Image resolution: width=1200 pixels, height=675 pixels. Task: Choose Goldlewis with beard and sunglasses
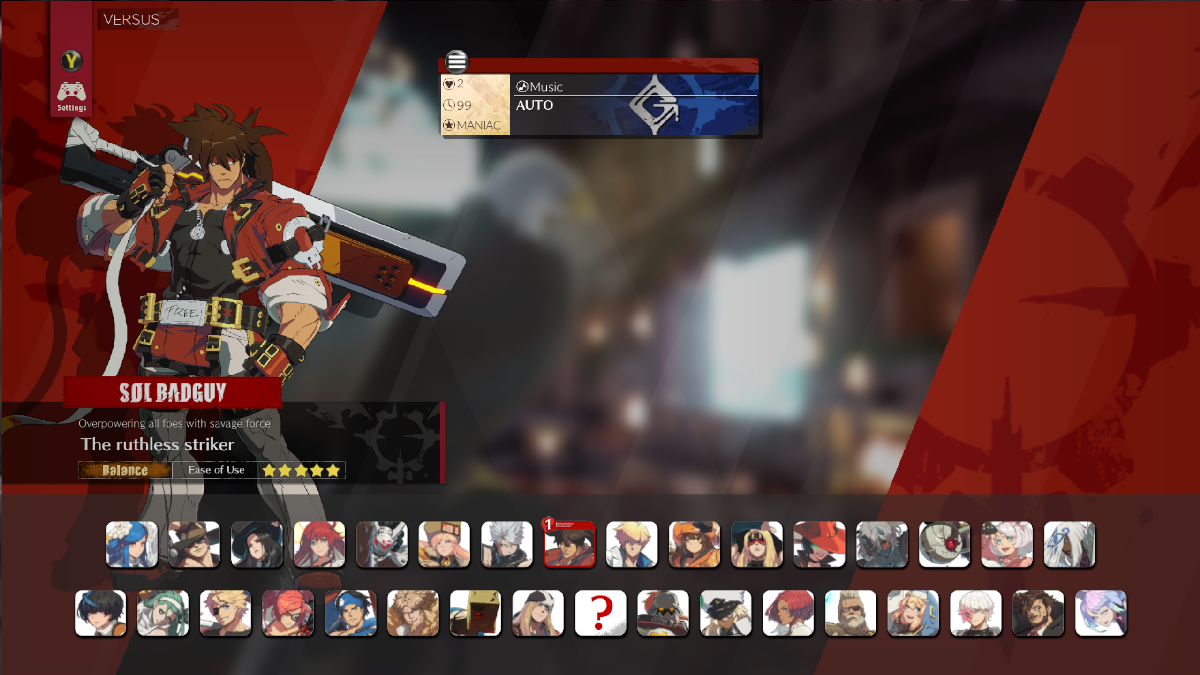tap(850, 613)
